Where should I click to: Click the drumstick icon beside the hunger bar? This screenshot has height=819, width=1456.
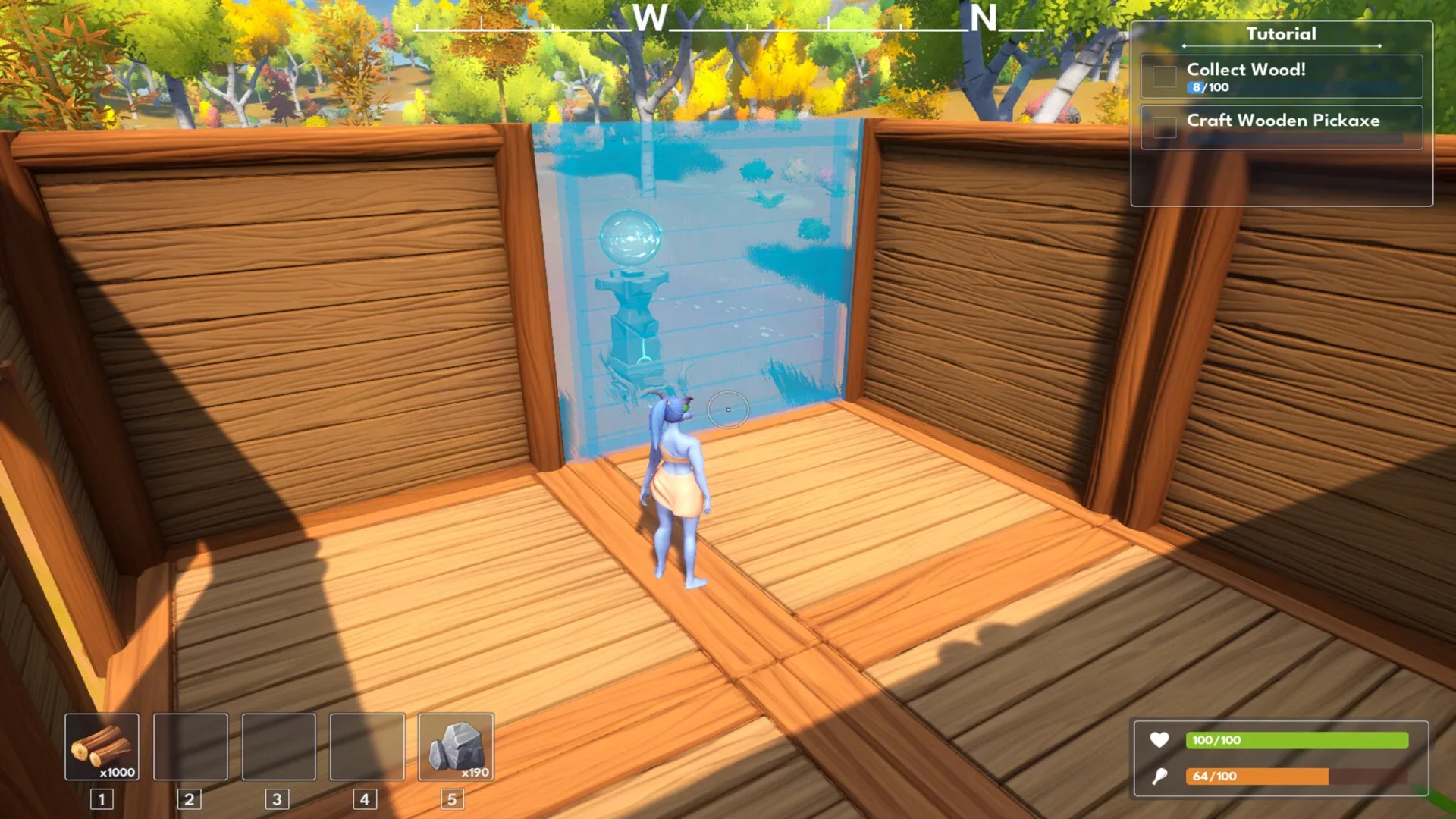[x=1160, y=777]
